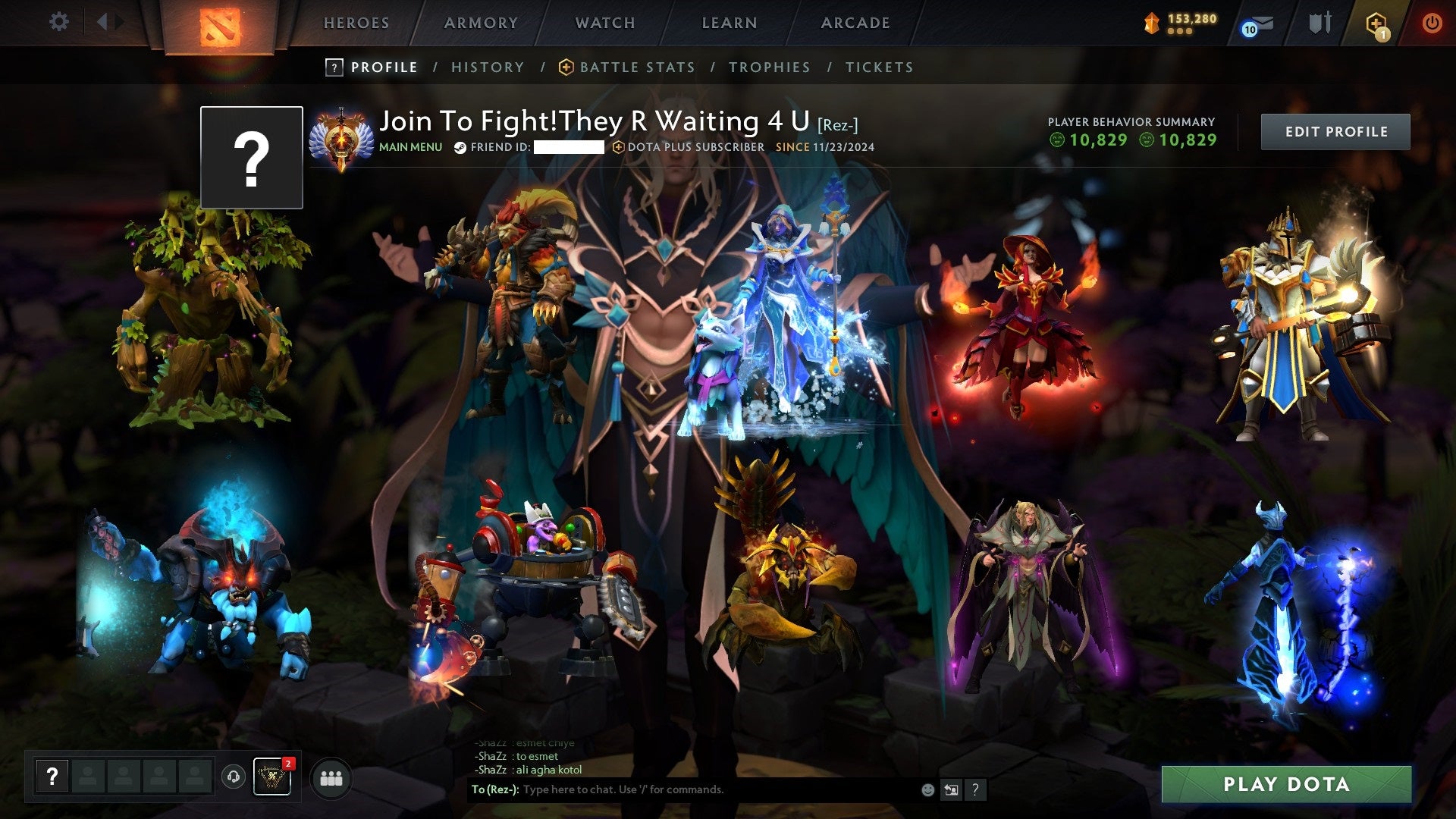Switch to the BATTLE STATS tab

click(x=636, y=67)
